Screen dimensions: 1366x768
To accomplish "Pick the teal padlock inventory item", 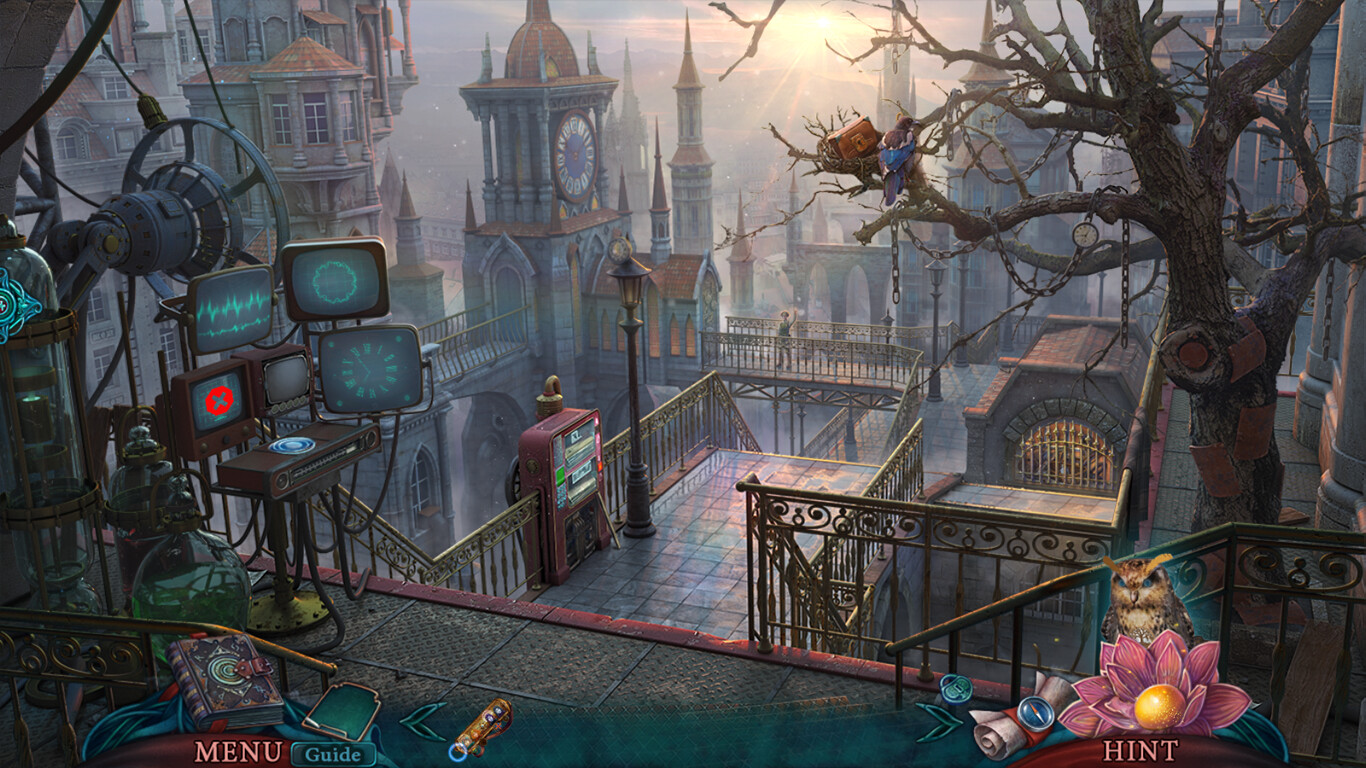I will pos(955,688).
